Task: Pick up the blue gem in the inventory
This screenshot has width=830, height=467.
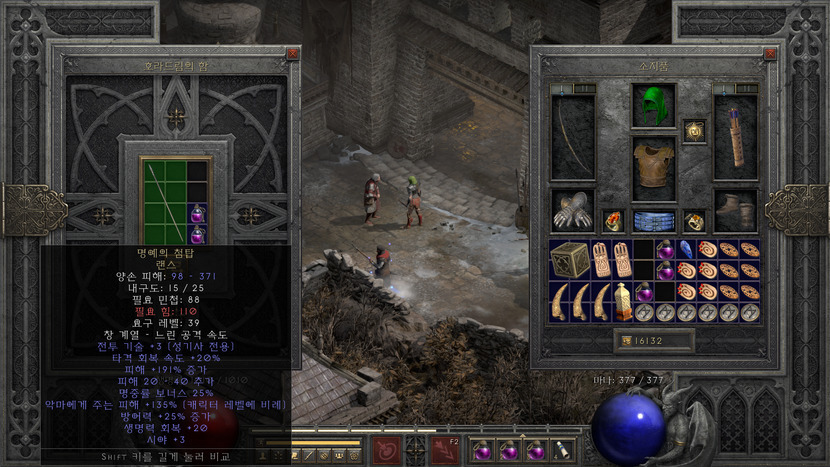Action: pyautogui.click(x=687, y=249)
